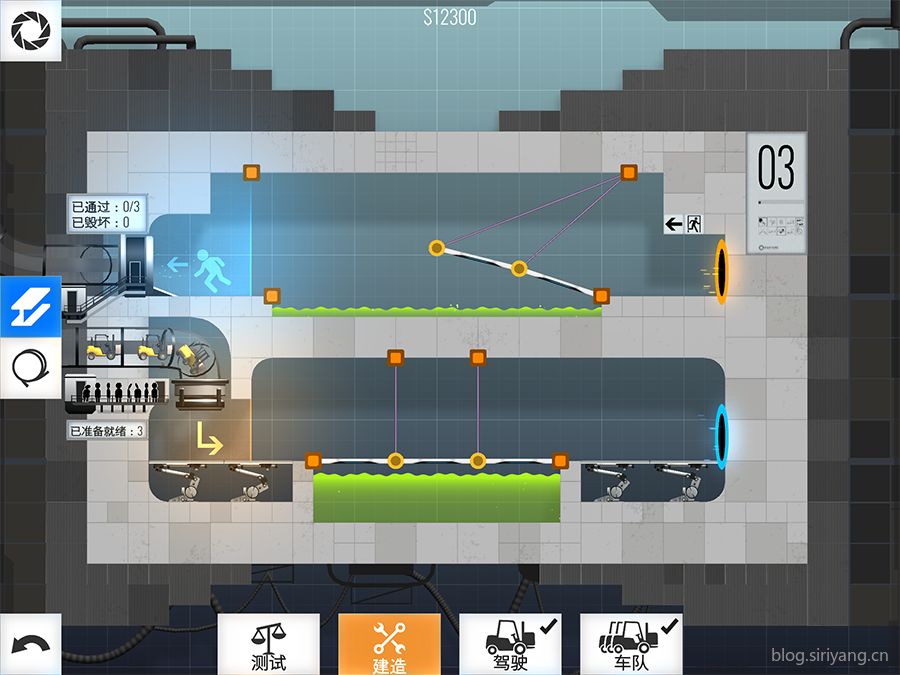Open the Aperture logo menu
900x675 pixels.
(30, 30)
